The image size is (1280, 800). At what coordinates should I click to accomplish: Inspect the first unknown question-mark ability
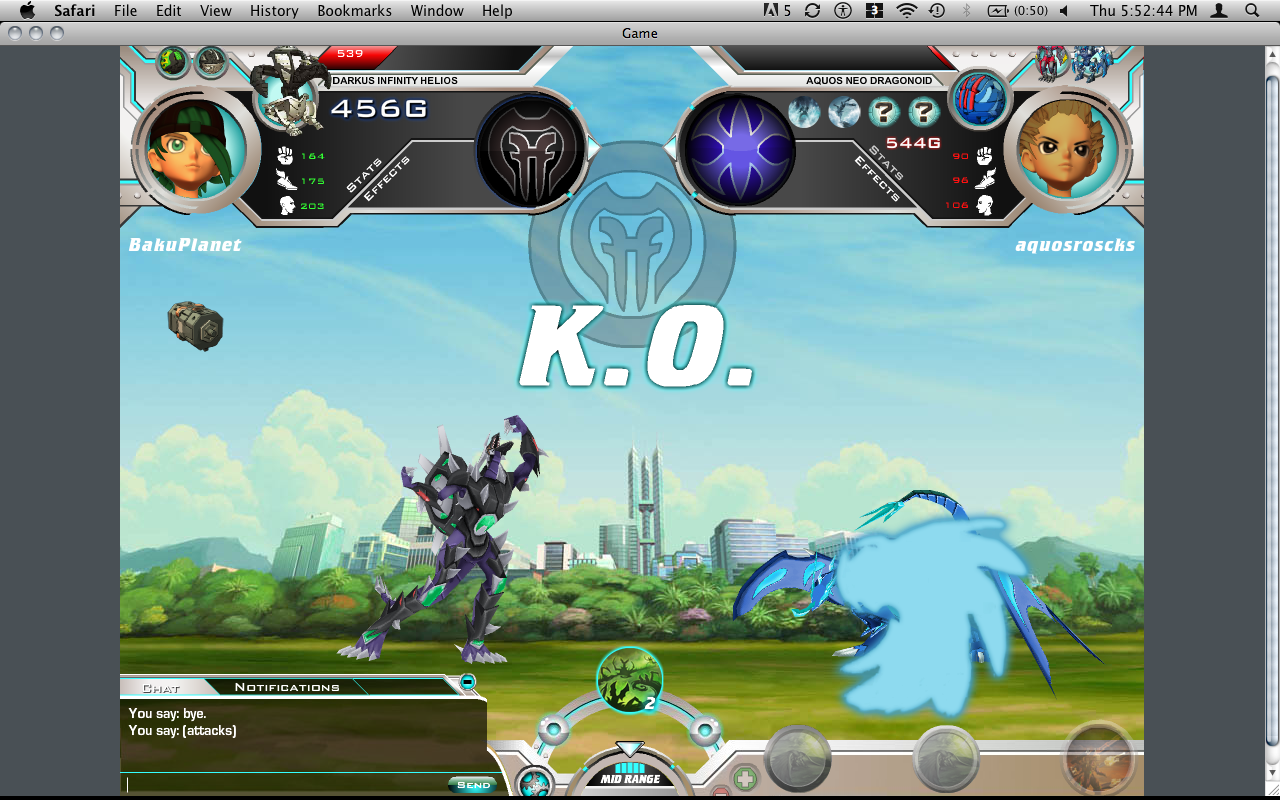[x=885, y=112]
